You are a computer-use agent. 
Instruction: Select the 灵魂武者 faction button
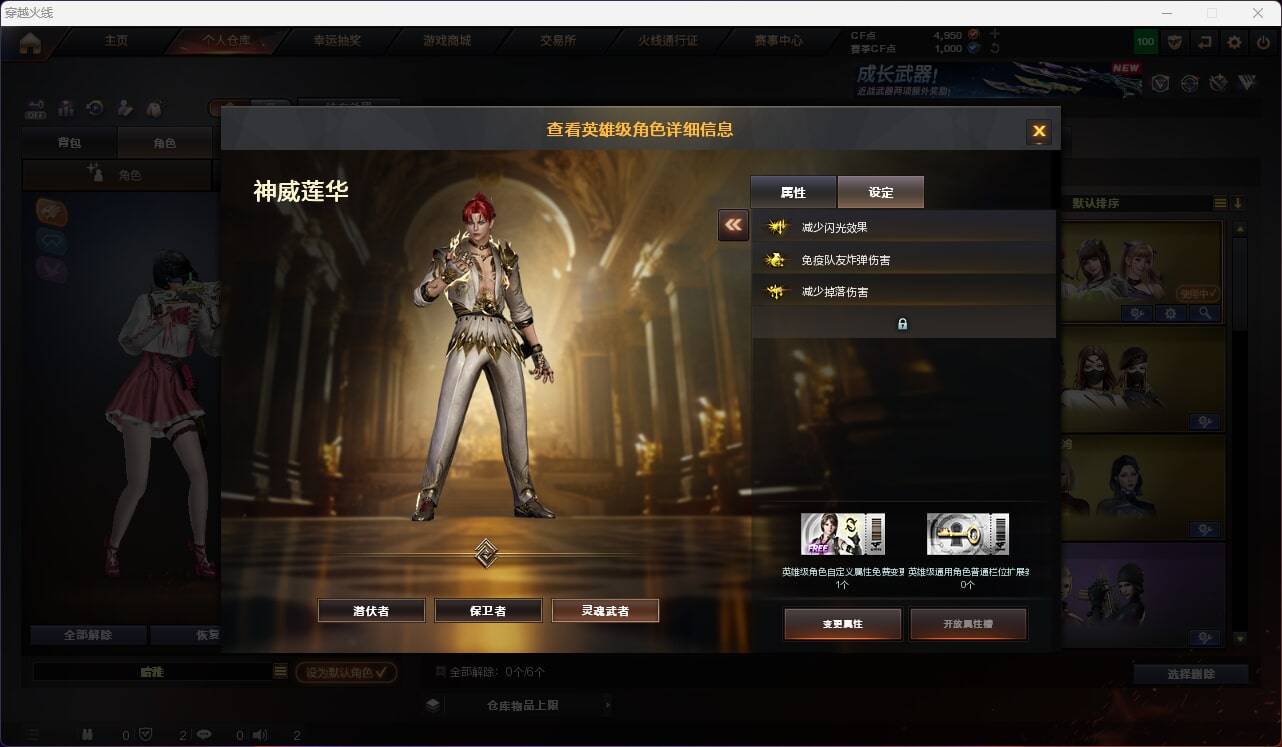pos(605,609)
